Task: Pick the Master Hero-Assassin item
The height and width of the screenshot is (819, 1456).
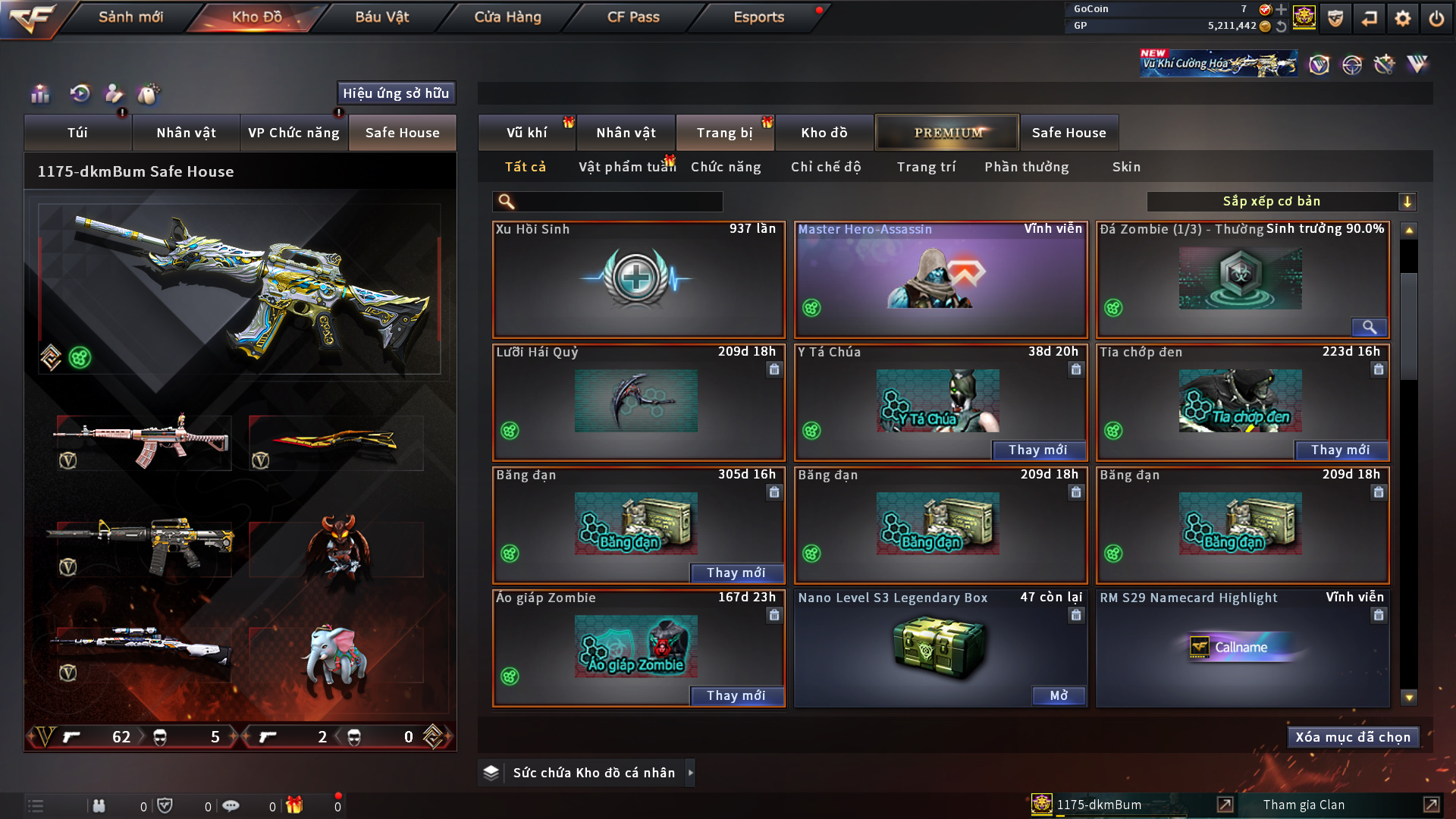Action: [x=940, y=280]
